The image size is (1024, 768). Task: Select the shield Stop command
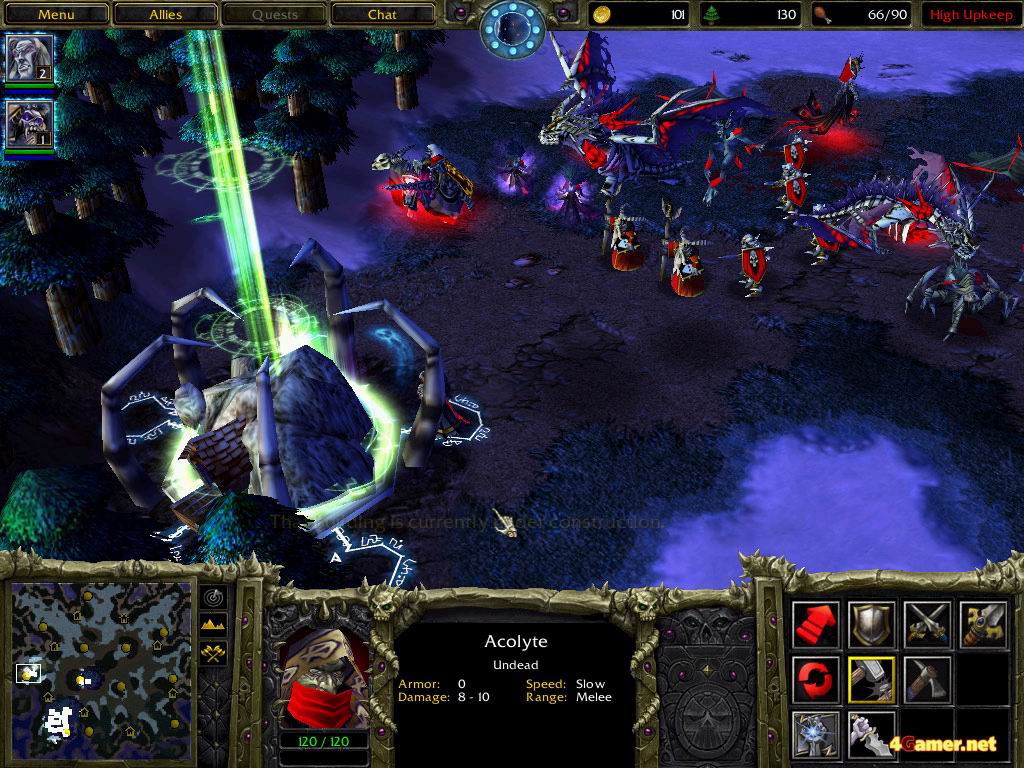tap(871, 624)
